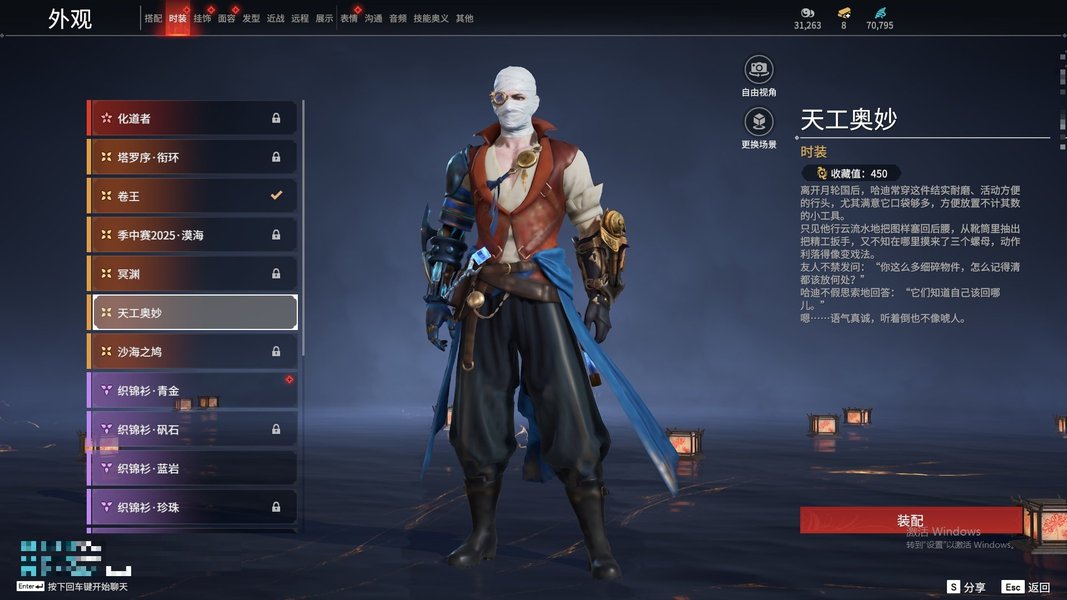Select the 化道者 outfit
The width and height of the screenshot is (1067, 600).
192,118
